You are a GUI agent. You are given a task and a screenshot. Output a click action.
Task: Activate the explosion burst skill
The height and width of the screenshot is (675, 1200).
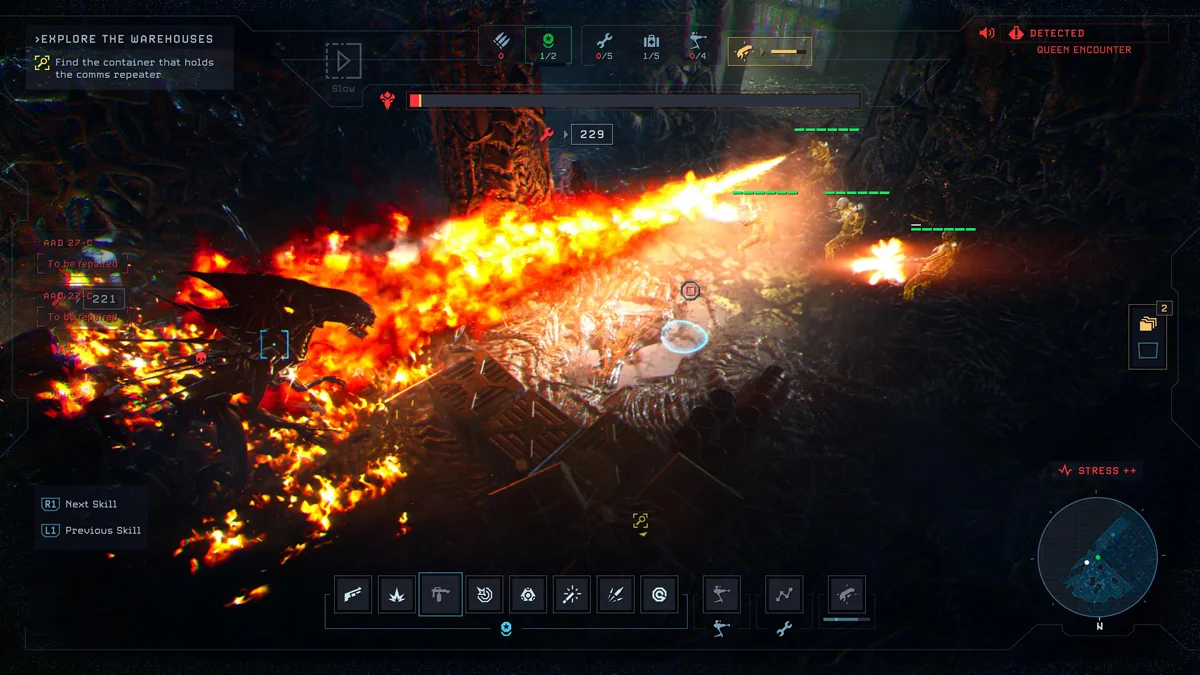click(397, 595)
